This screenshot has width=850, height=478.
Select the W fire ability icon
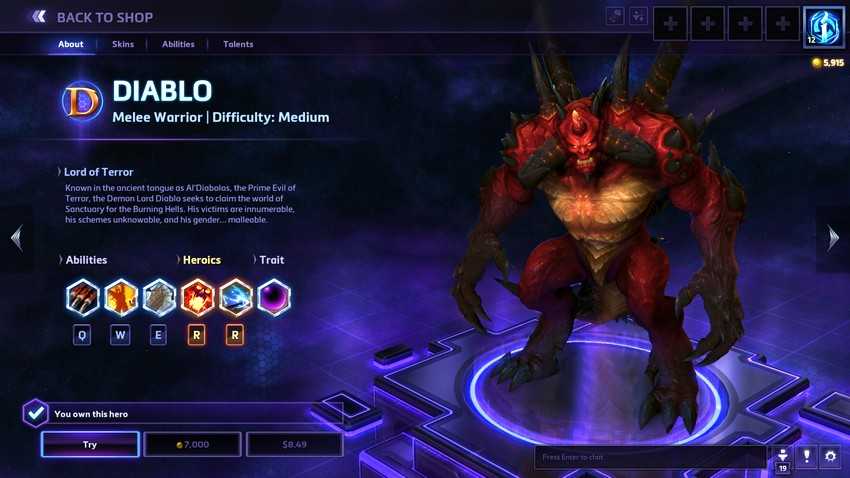121,297
